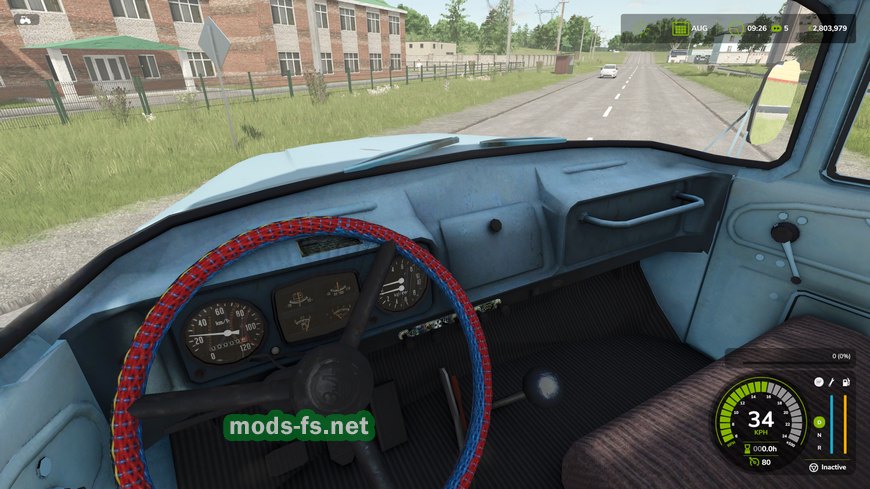Click the fuel pump icon

click(846, 383)
